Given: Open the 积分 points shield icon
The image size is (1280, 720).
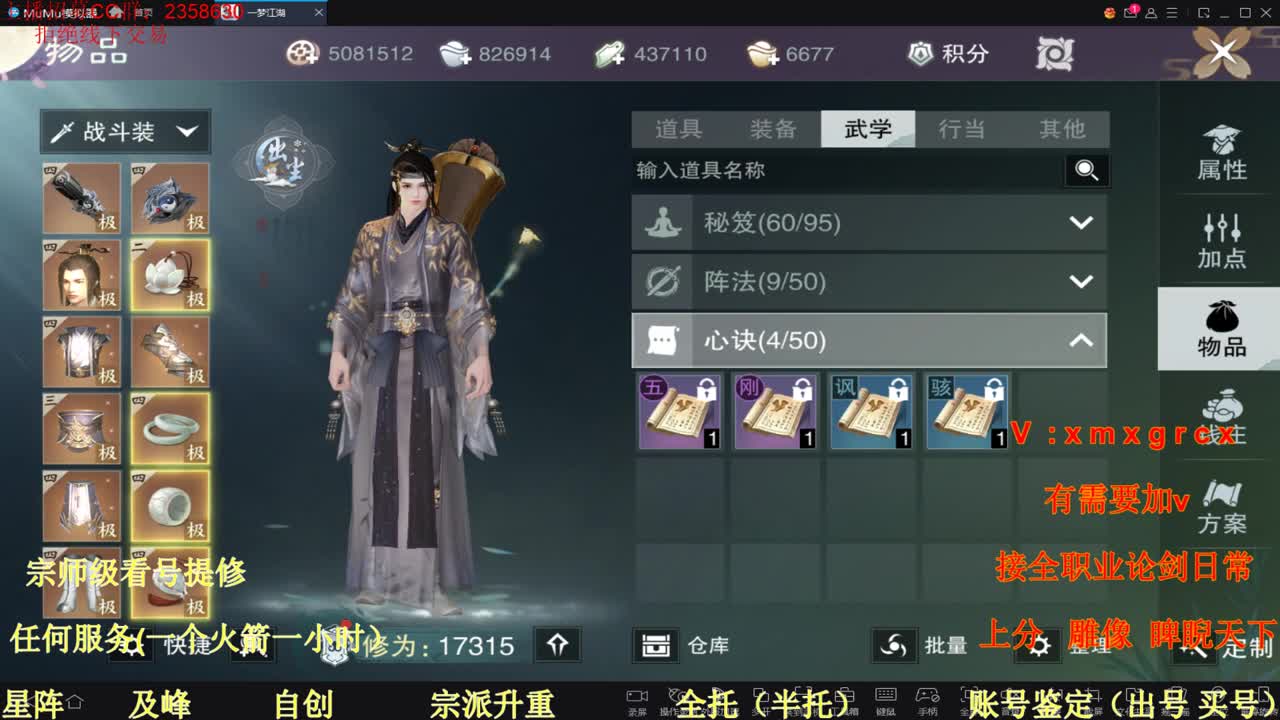Looking at the screenshot, I should pos(919,53).
